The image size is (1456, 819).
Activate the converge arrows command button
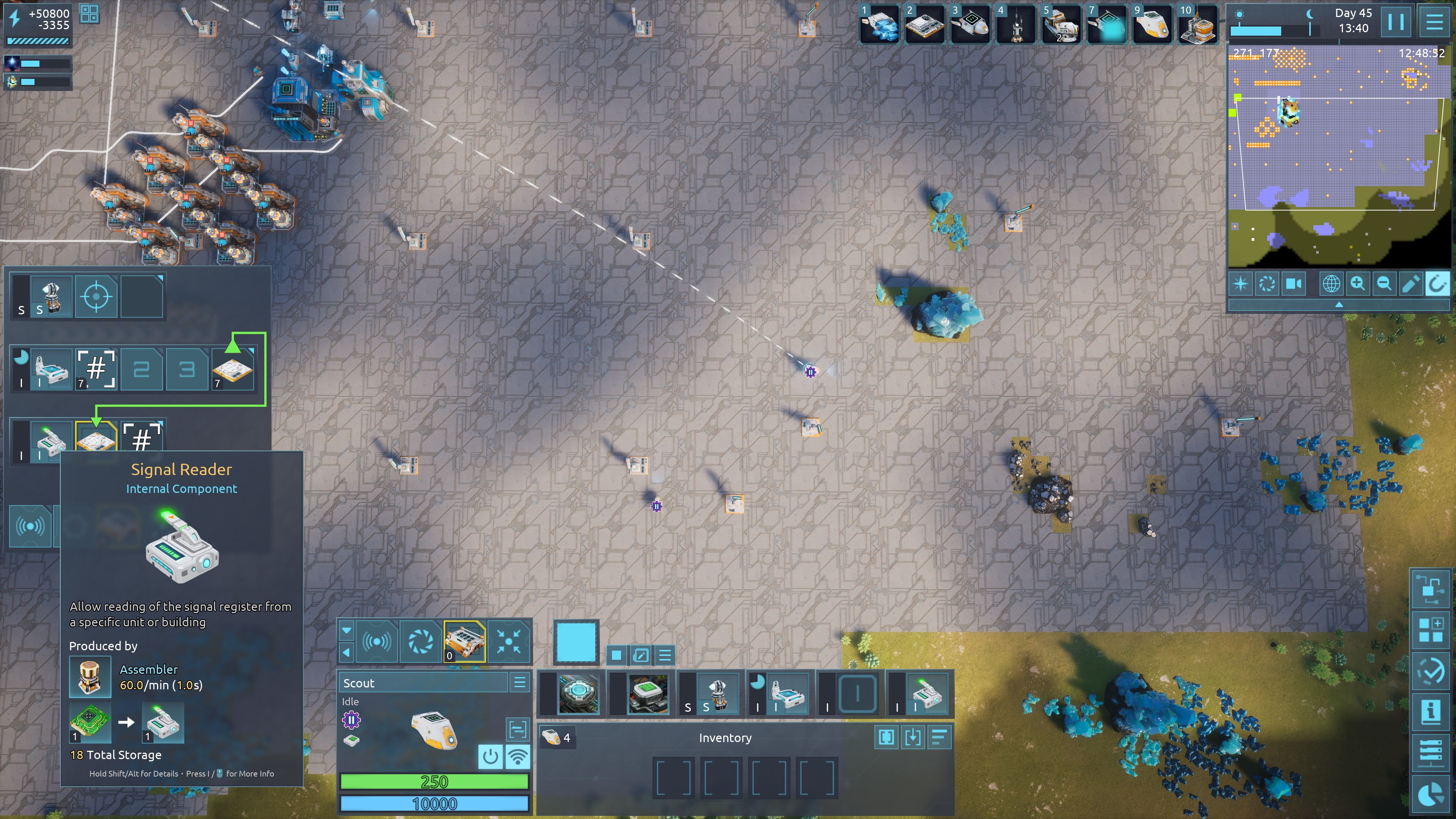point(509,641)
